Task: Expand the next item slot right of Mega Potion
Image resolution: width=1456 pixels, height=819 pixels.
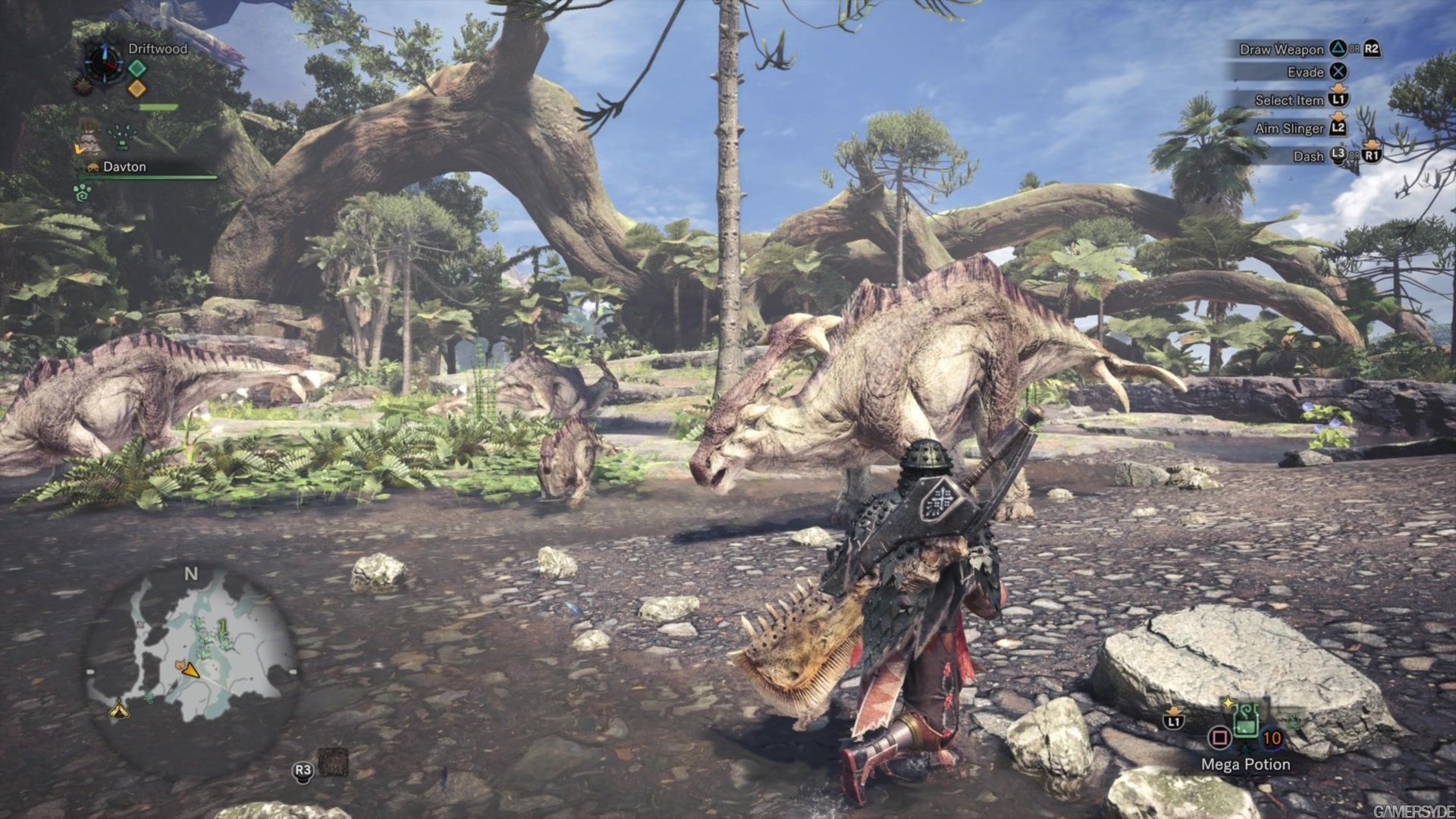Action: click(x=1293, y=721)
